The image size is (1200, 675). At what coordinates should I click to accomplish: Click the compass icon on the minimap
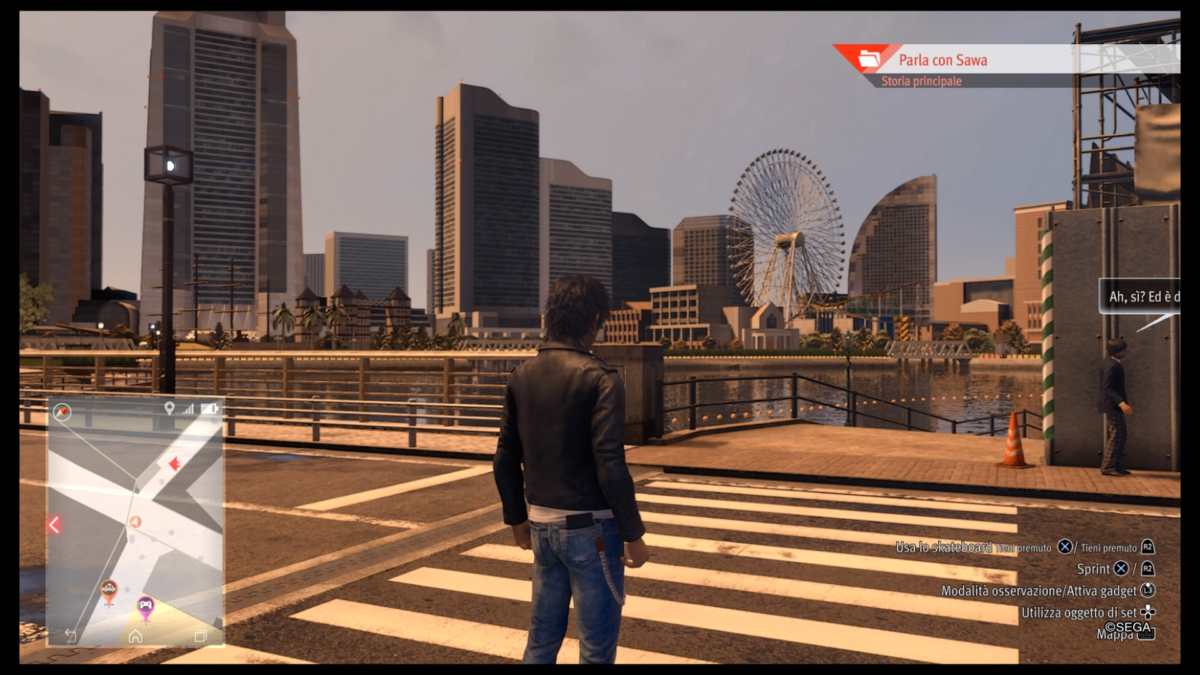click(63, 410)
